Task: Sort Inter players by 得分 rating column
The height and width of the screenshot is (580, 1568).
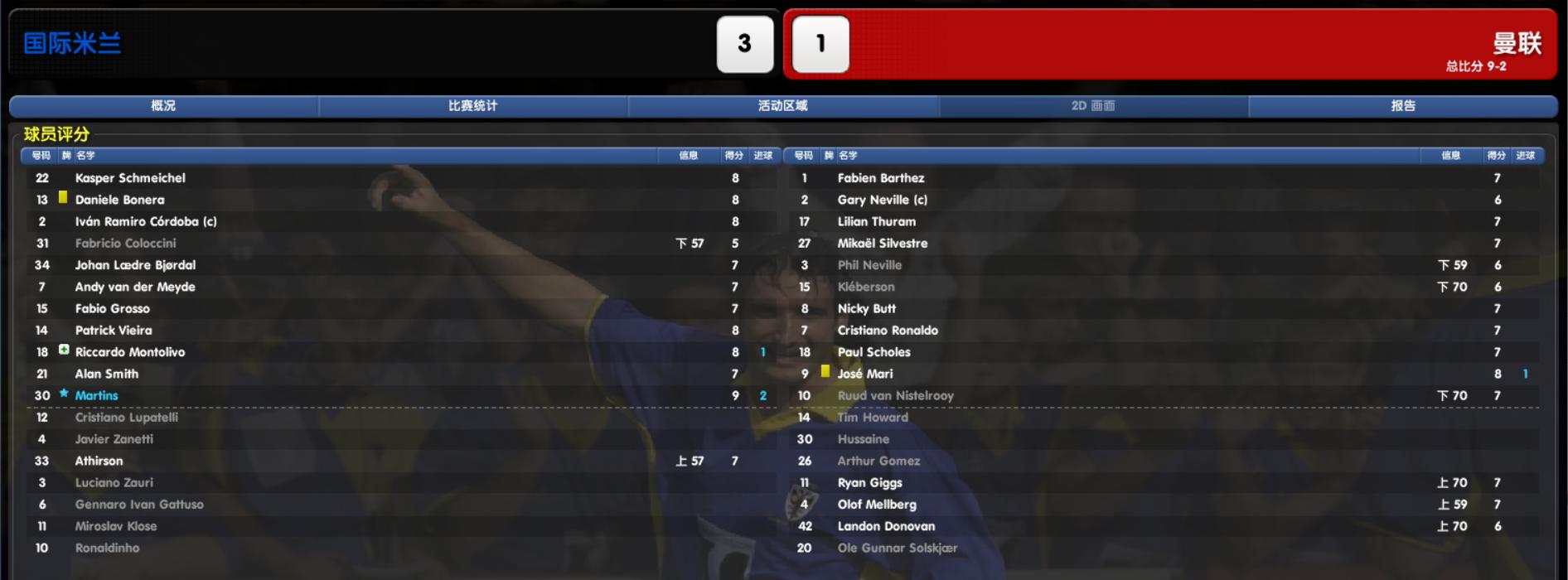Action: tap(733, 156)
